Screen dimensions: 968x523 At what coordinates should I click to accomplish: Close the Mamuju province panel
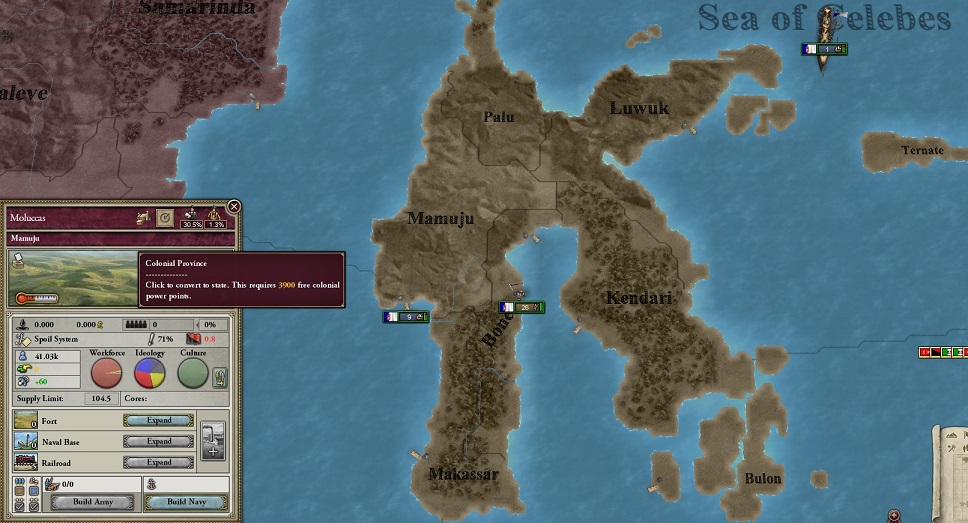[234, 207]
